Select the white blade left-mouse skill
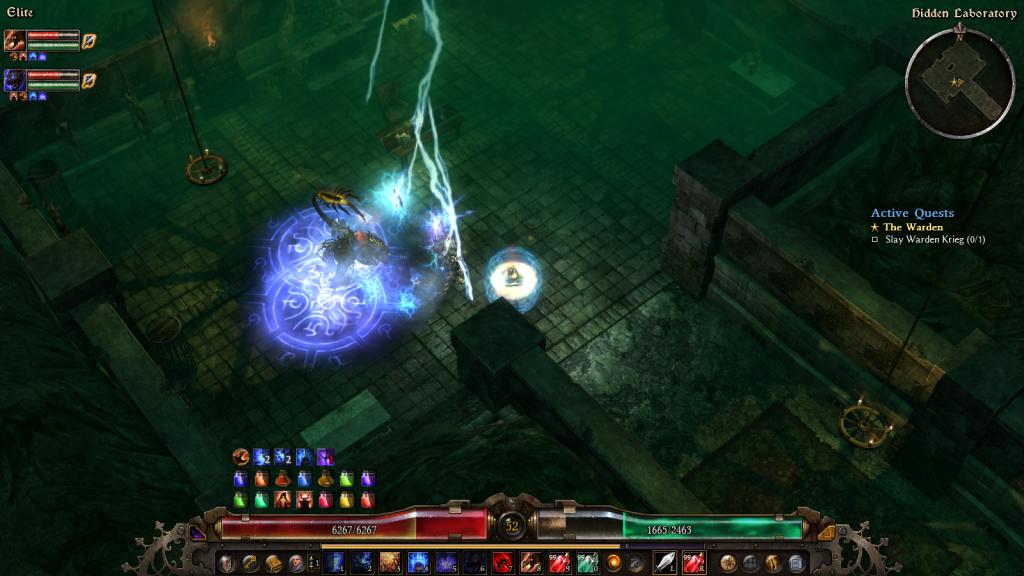This screenshot has width=1024, height=576. [x=665, y=562]
